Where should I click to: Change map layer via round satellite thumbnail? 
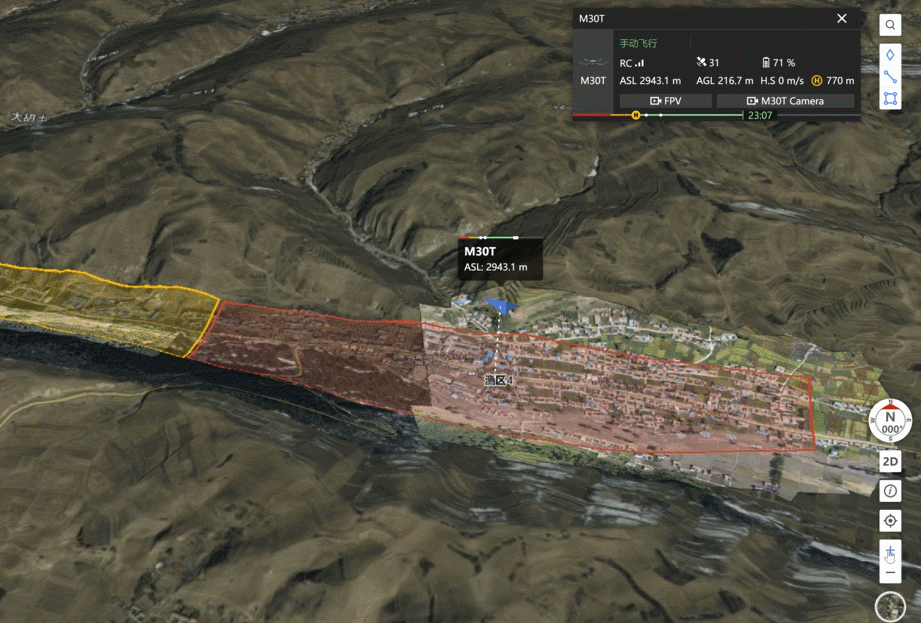(890, 607)
